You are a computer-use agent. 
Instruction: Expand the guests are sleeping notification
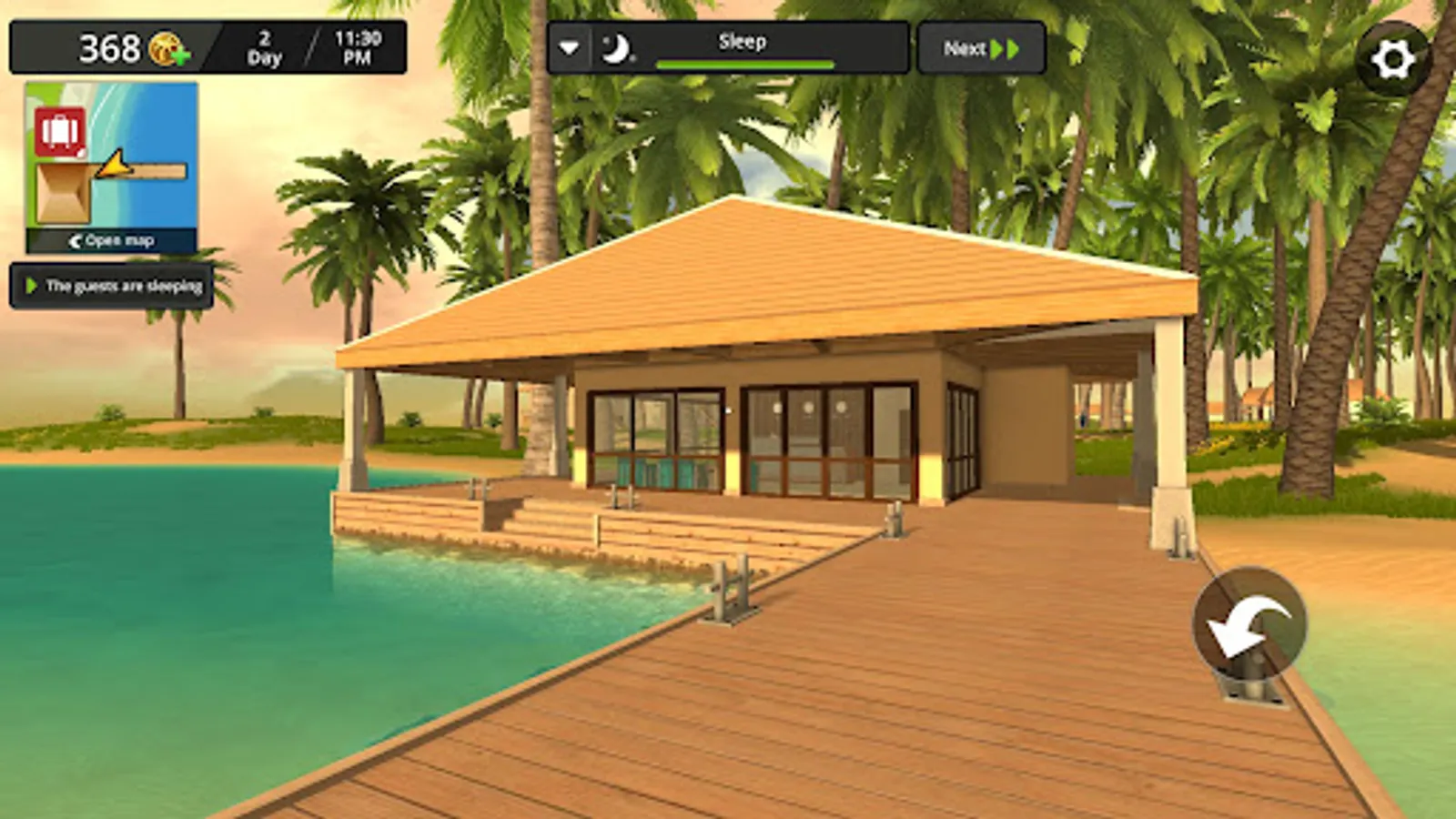point(32,286)
